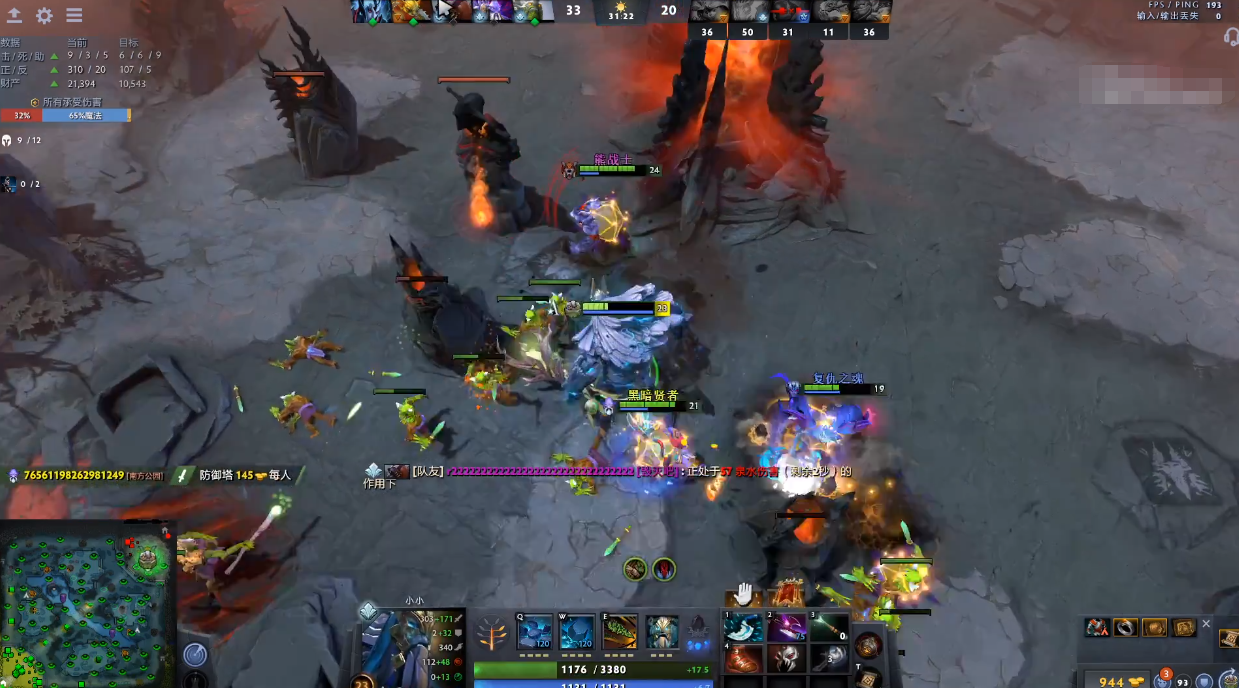This screenshot has height=688, width=1239.
Task: Select the red boots item slot
Action: pyautogui.click(x=743, y=660)
